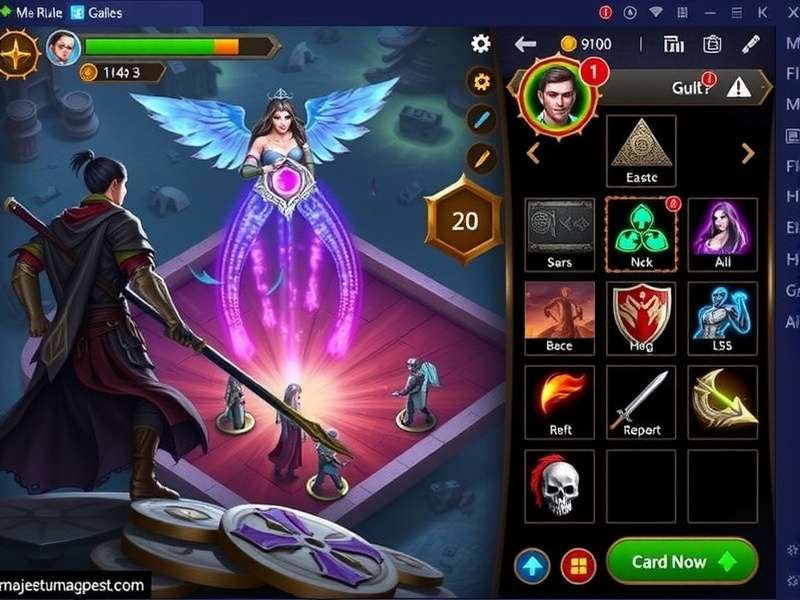Select the Report sword card
The image size is (800, 600).
pyautogui.click(x=641, y=401)
